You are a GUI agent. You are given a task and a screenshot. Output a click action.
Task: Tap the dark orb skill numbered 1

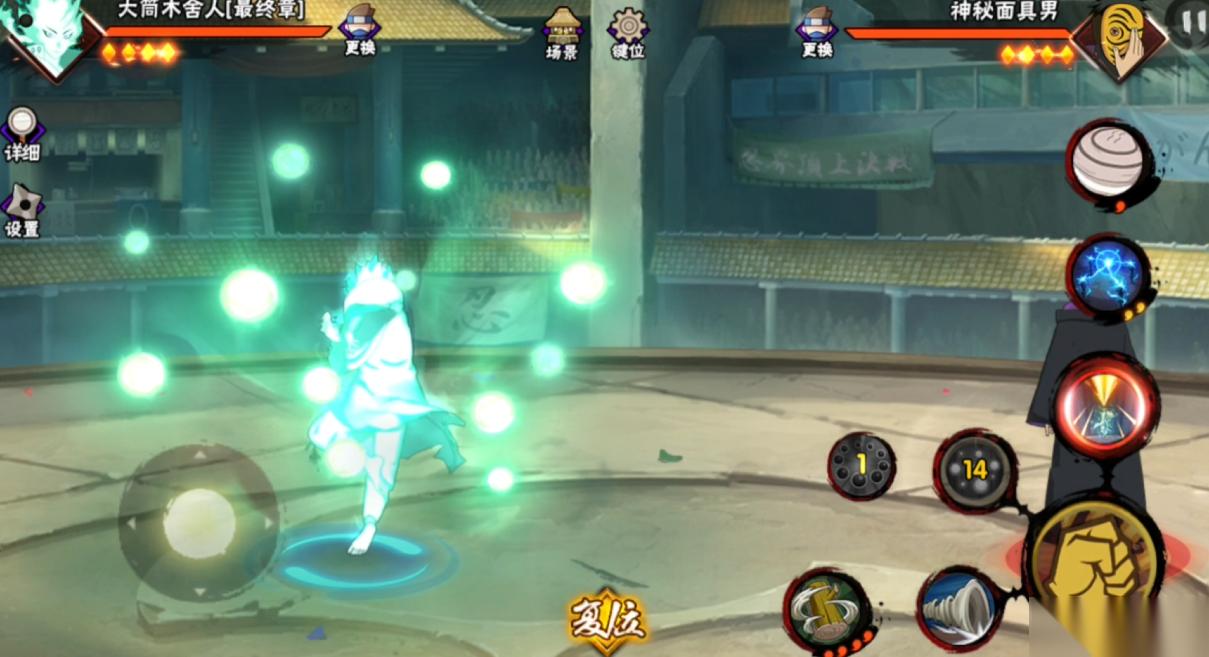tap(861, 466)
